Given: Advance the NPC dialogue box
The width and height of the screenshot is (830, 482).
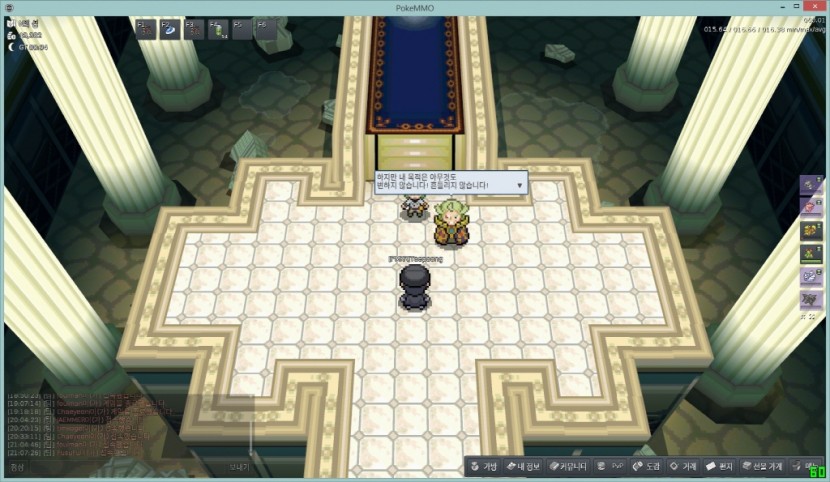Looking at the screenshot, I should point(519,185).
